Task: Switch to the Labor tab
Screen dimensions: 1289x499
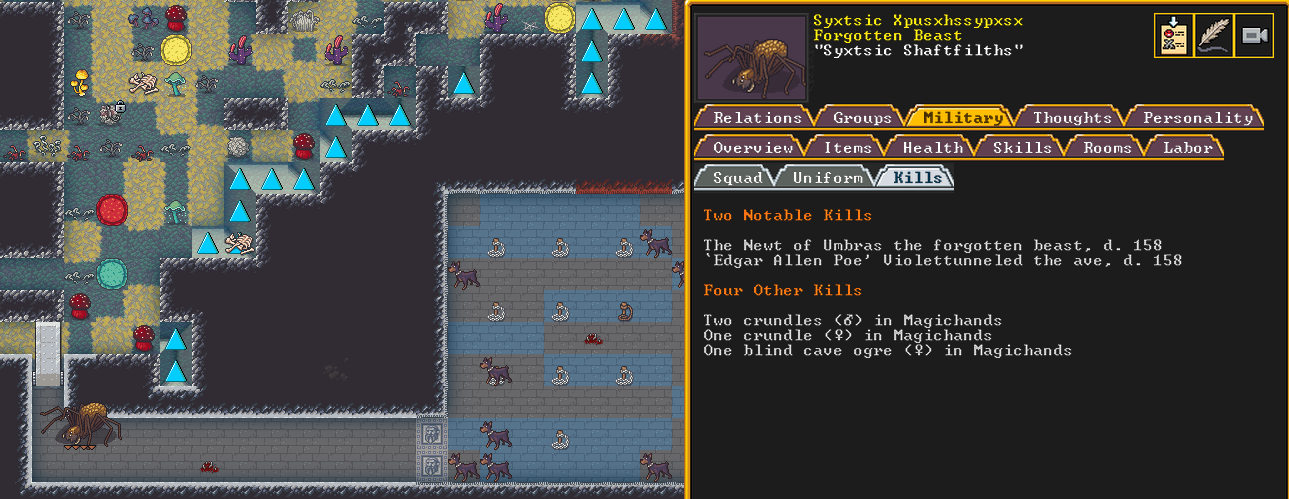Action: point(1188,148)
